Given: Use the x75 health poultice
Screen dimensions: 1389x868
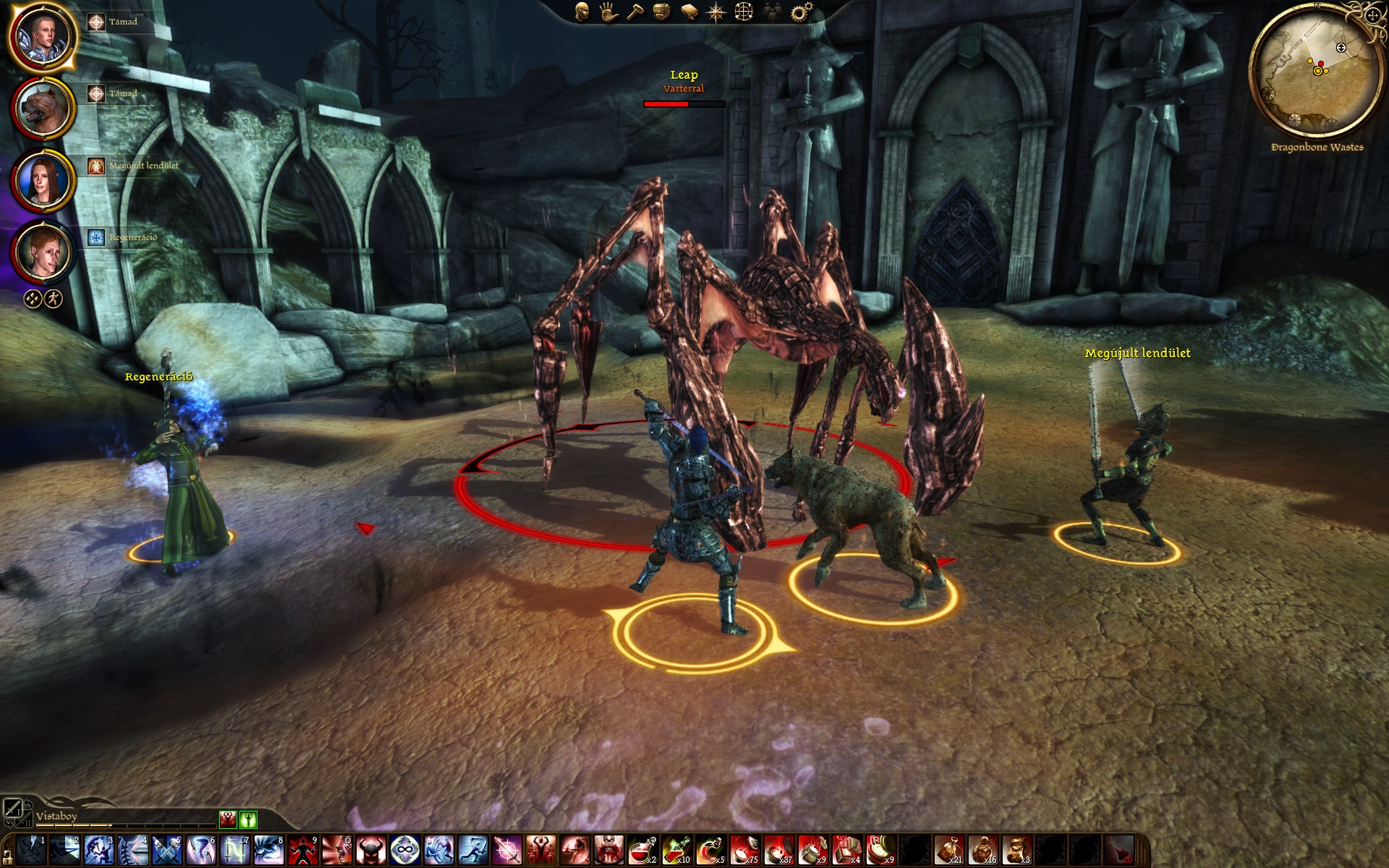Looking at the screenshot, I should [x=744, y=851].
